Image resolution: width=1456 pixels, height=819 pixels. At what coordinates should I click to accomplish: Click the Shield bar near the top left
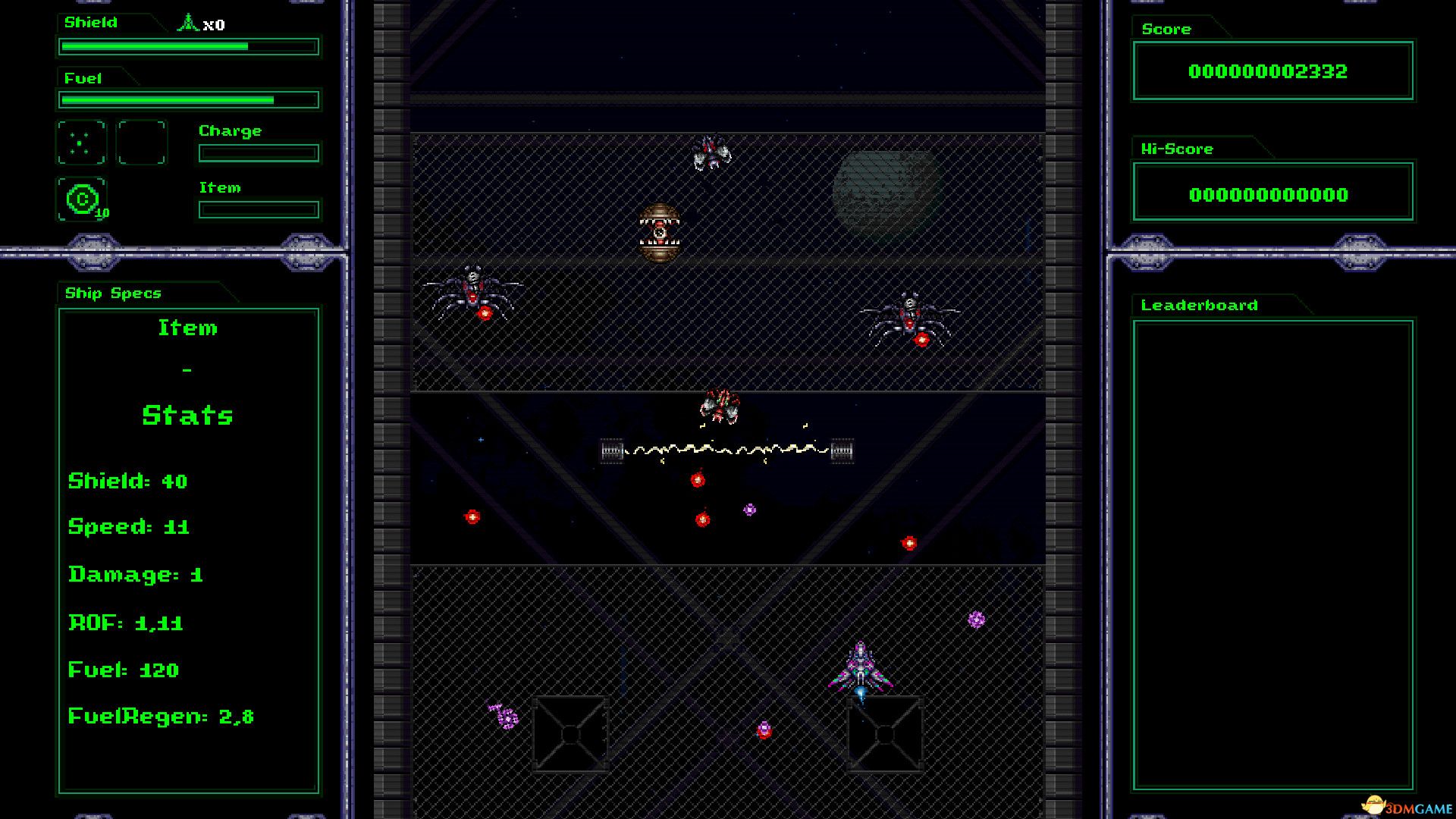187,46
